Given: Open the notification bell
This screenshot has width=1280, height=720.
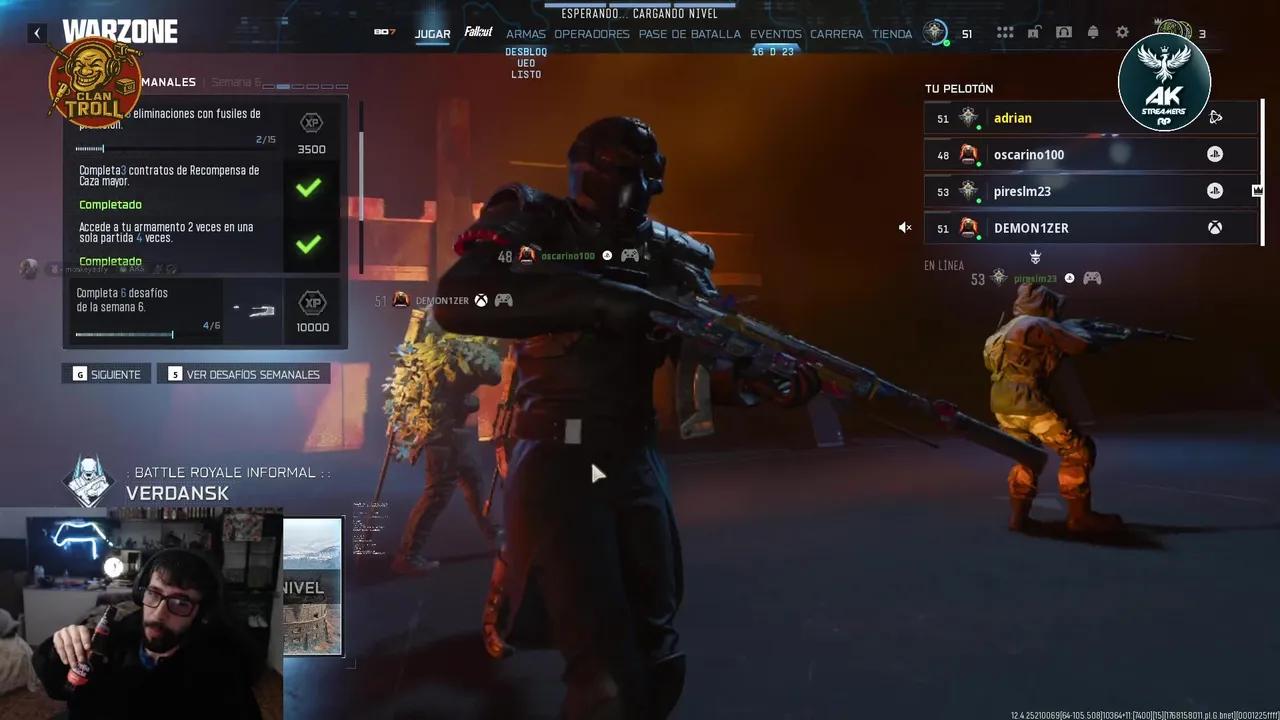Looking at the screenshot, I should (1093, 32).
